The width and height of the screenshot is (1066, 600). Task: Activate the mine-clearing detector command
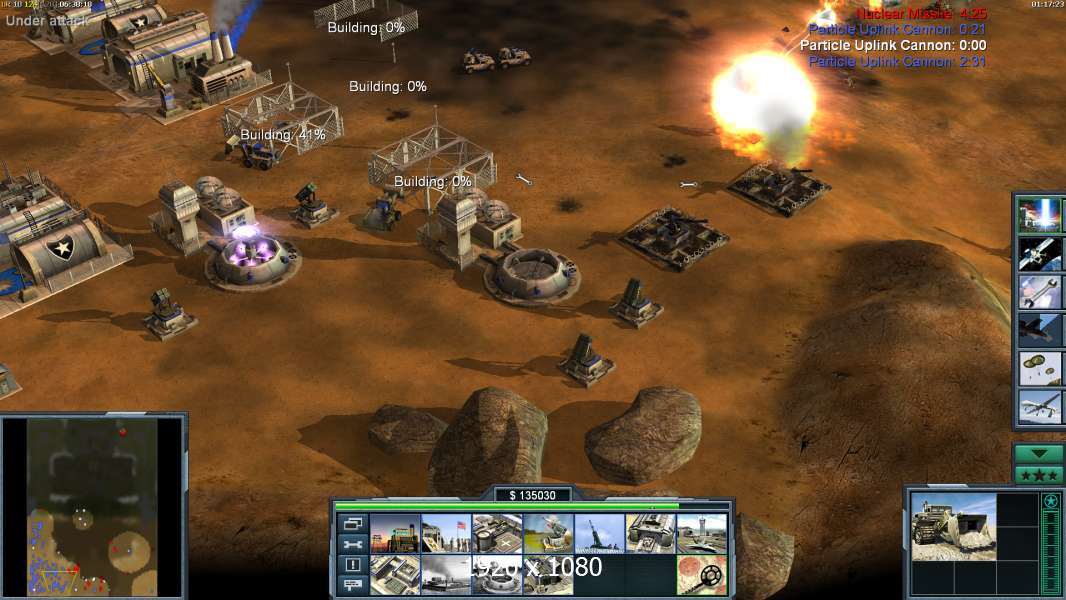701,574
